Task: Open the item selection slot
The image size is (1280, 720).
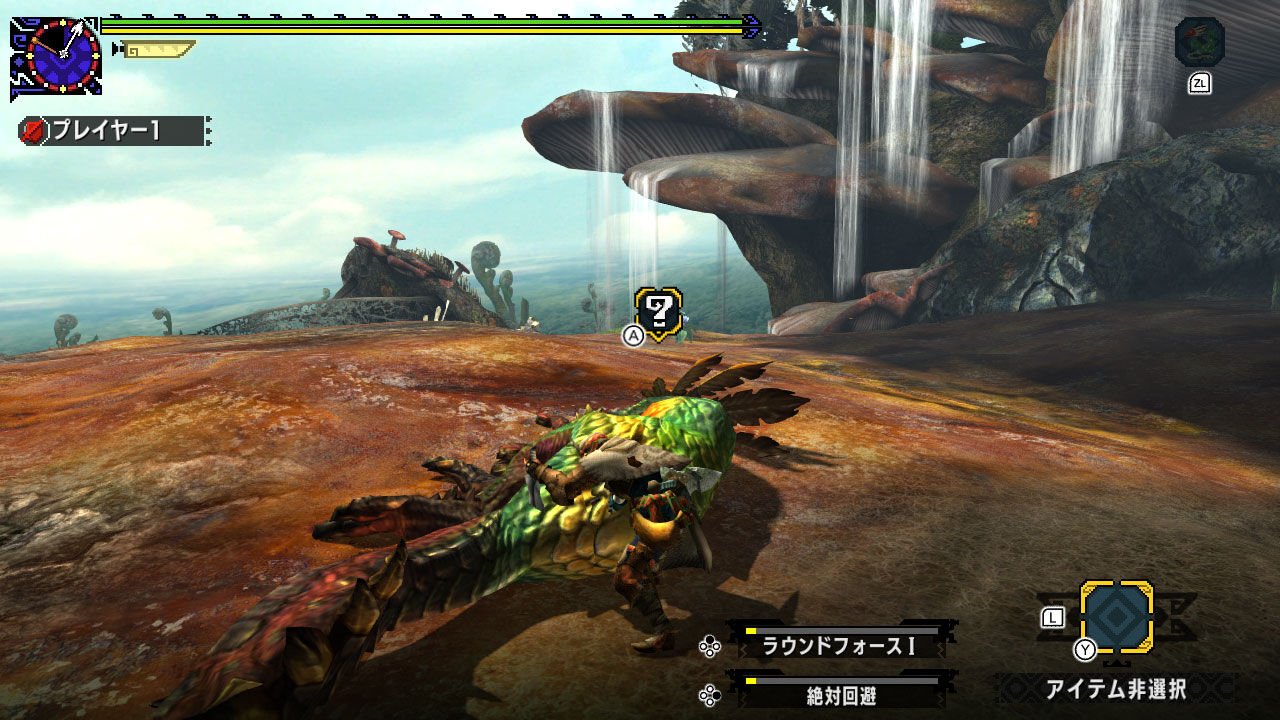Action: (x=1116, y=617)
